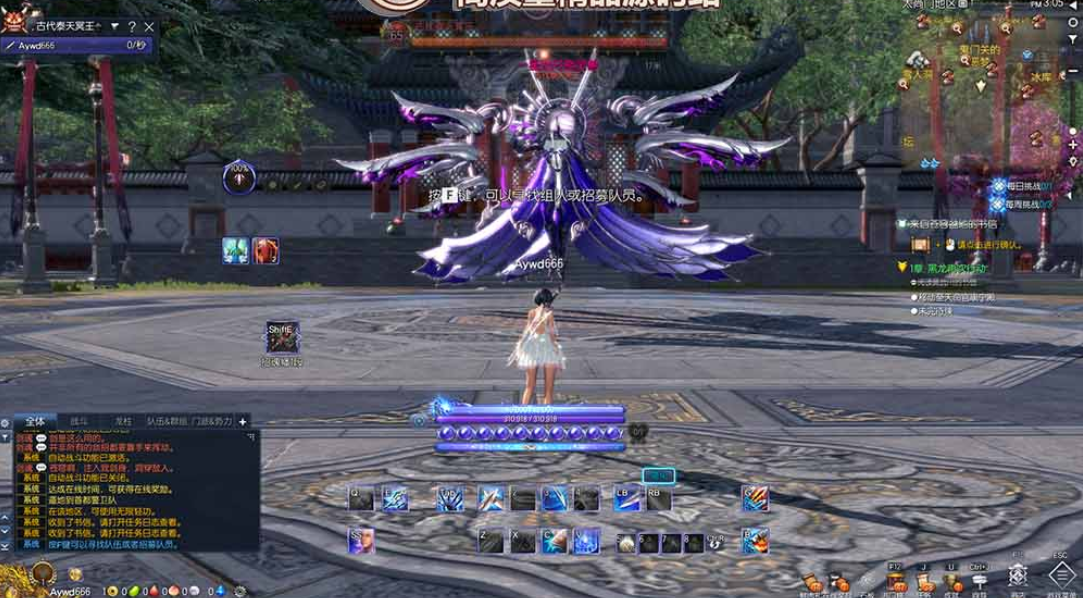The image size is (1083, 598).
Task: Add a new chat tab with plus button
Action: (x=242, y=422)
